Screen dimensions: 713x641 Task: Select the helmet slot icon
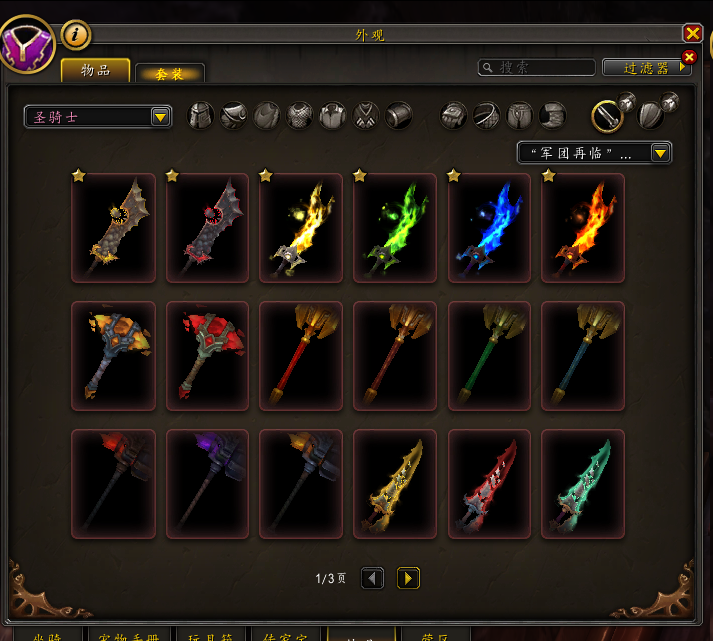202,115
